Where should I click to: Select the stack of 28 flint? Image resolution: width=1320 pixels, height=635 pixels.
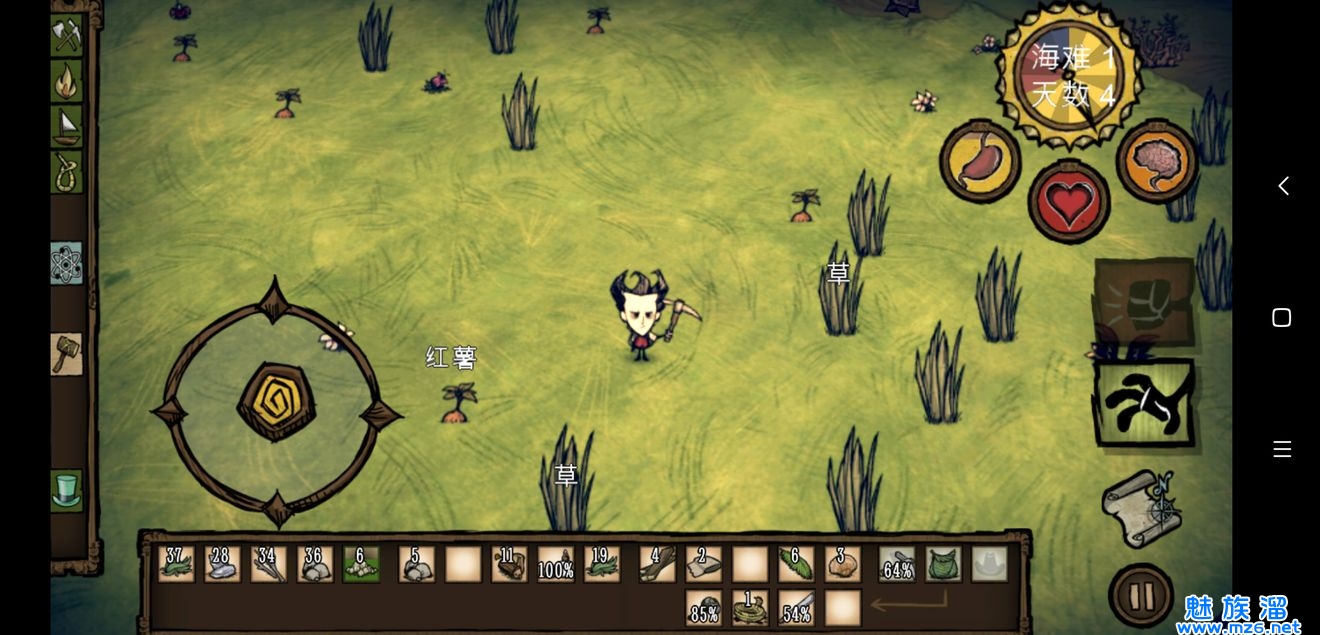tap(222, 564)
